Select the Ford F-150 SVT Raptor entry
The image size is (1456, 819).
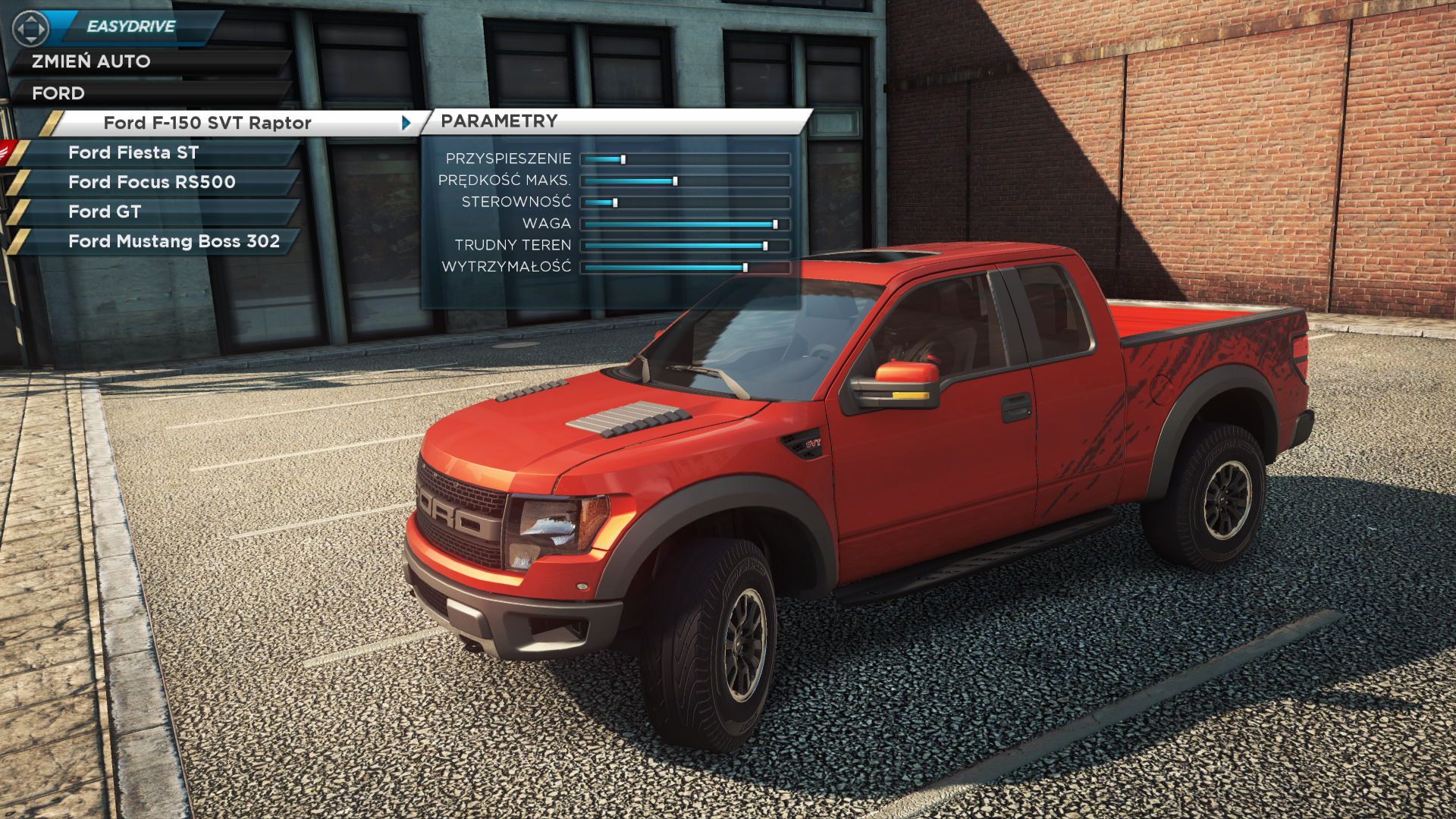click(207, 123)
